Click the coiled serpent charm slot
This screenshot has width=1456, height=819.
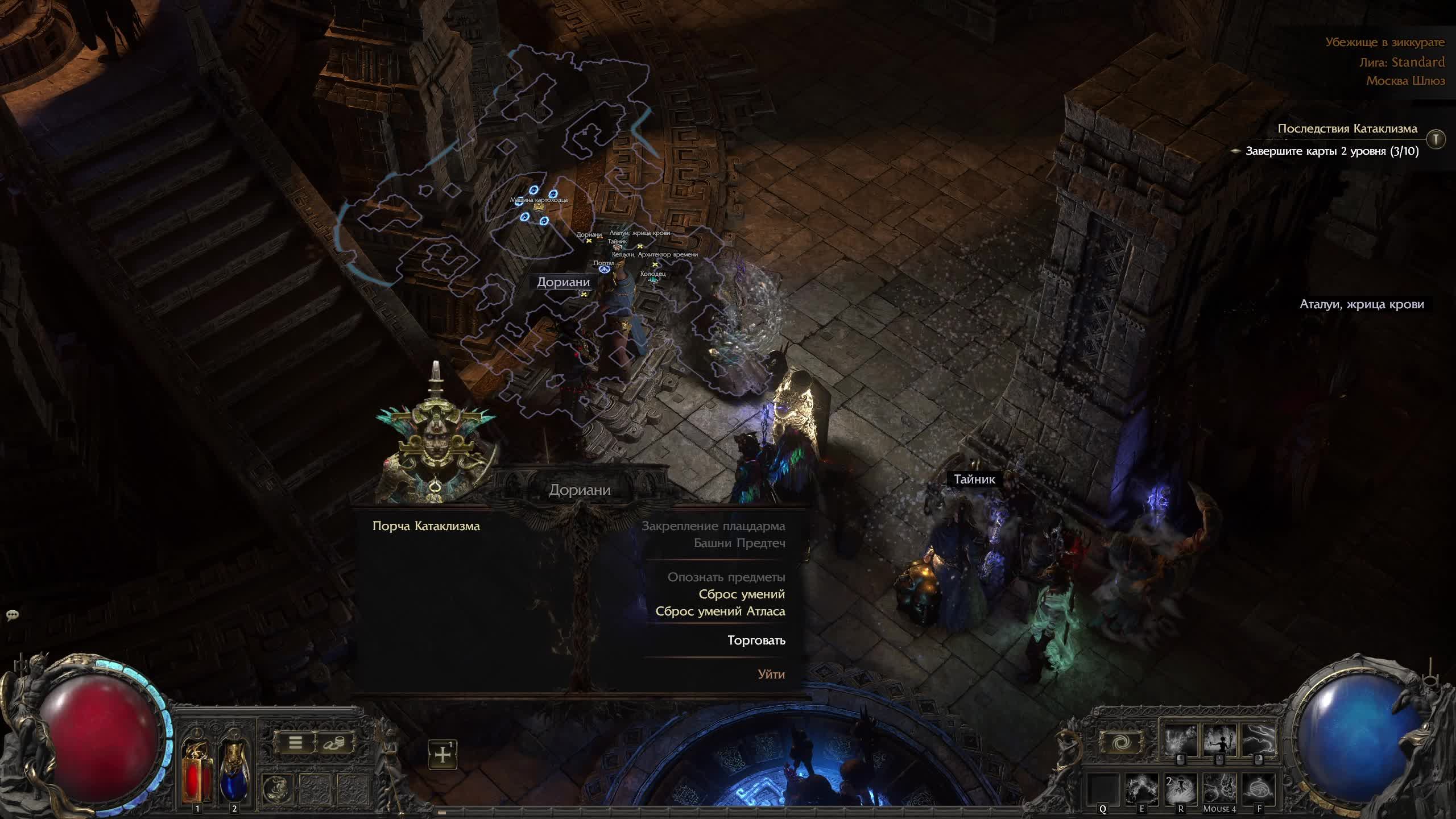278,788
